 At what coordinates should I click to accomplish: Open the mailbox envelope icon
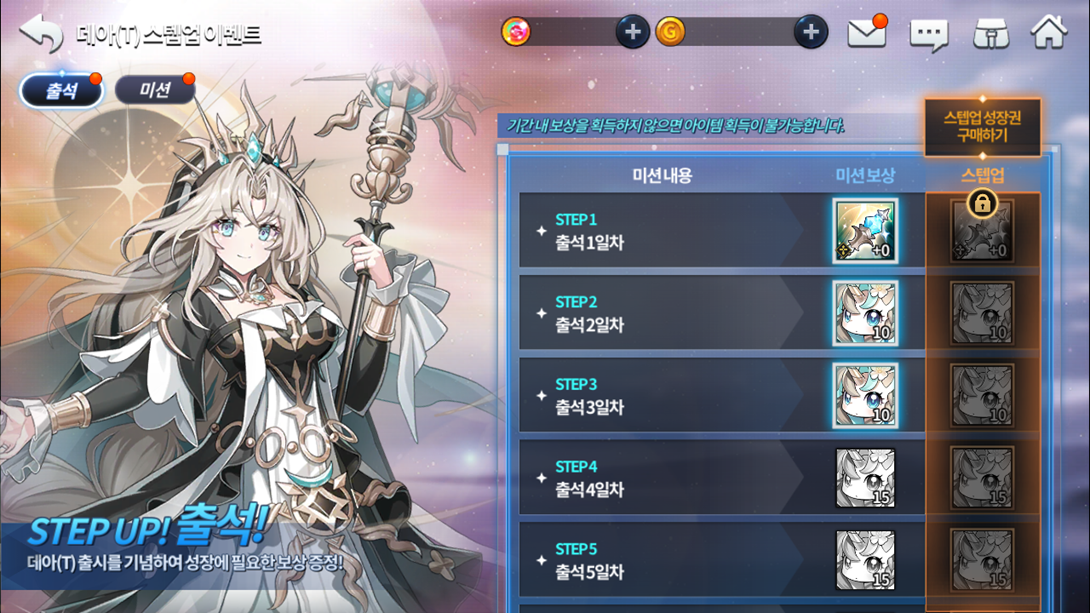pyautogui.click(x=866, y=33)
